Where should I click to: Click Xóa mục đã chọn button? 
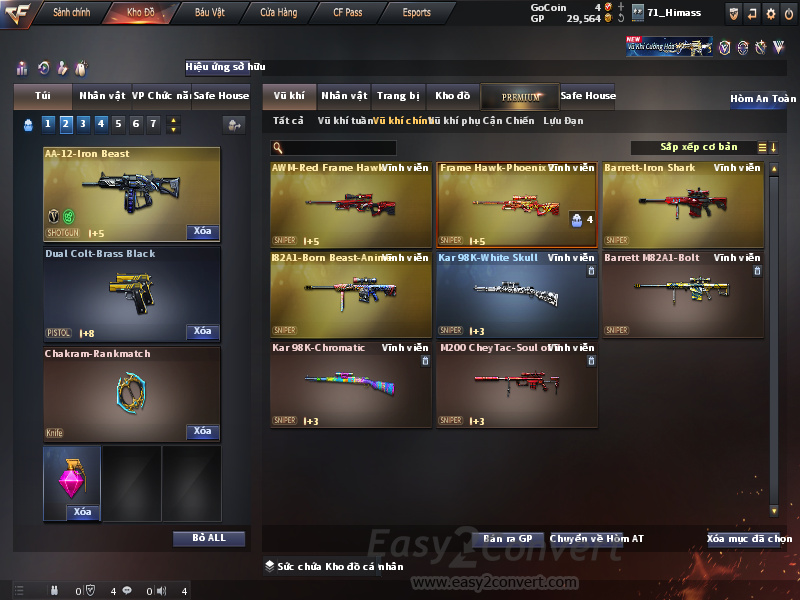coord(749,539)
